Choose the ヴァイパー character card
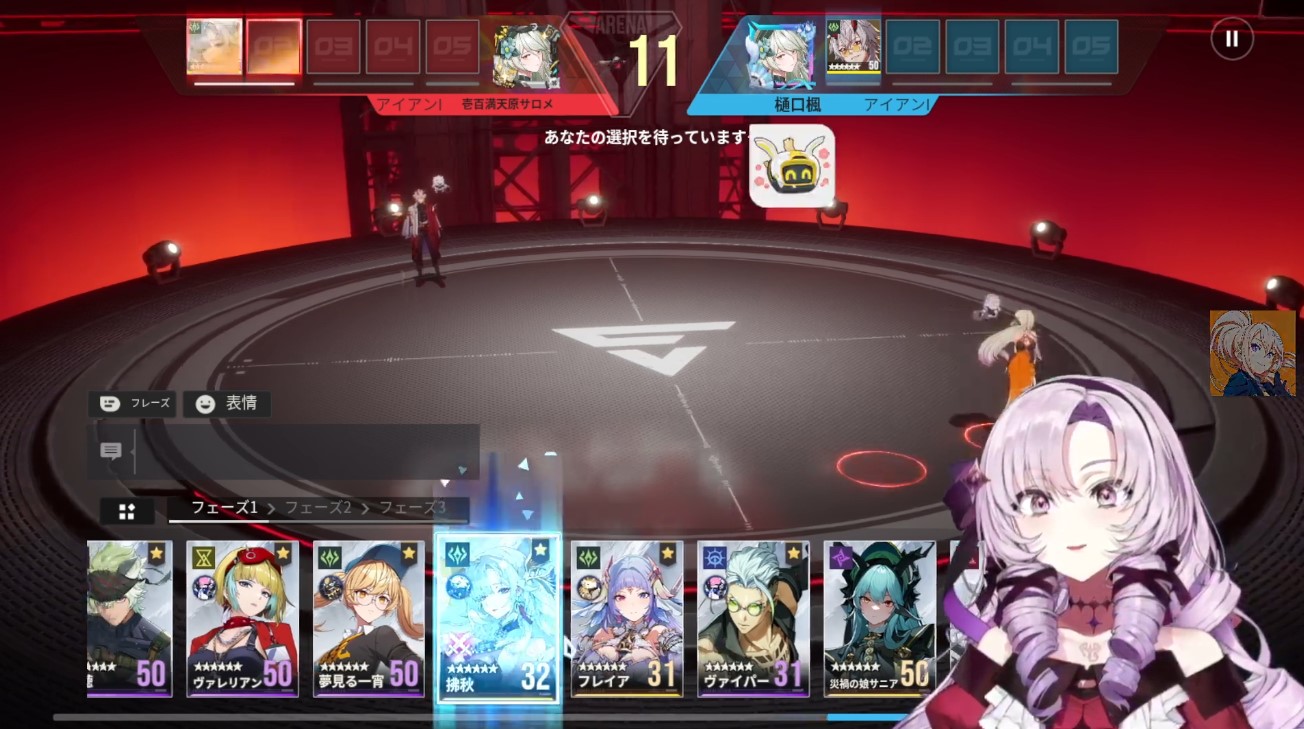 click(753, 618)
